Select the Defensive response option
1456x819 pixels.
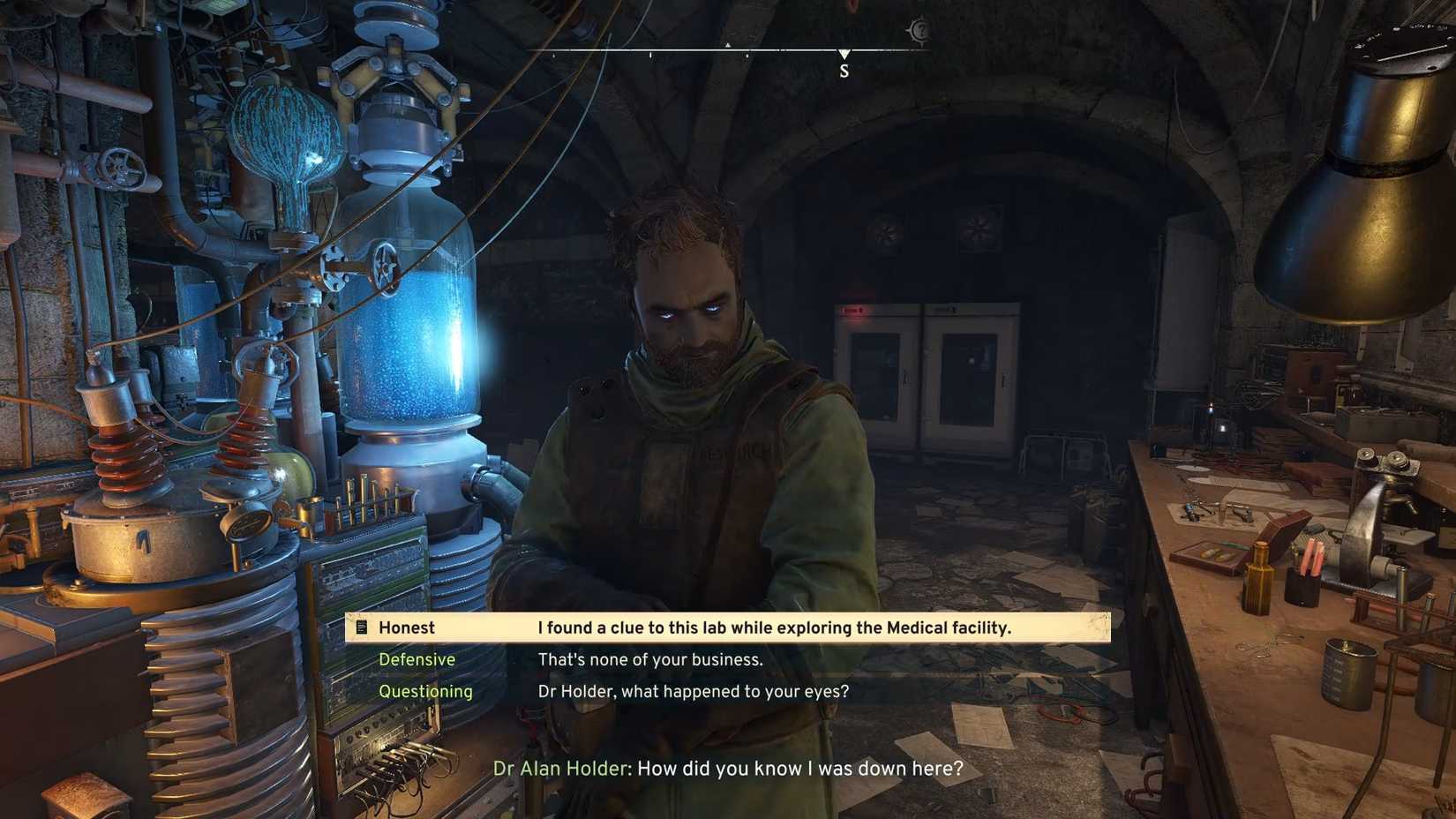(x=649, y=660)
